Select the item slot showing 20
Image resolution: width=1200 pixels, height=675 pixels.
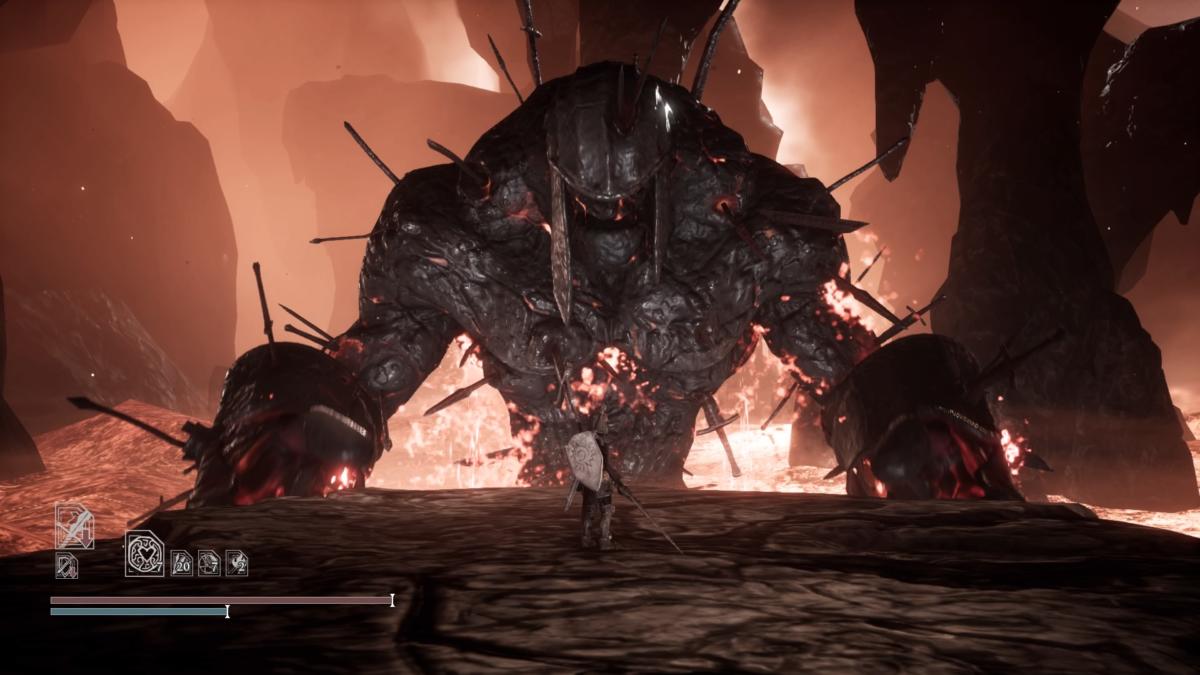click(x=181, y=563)
